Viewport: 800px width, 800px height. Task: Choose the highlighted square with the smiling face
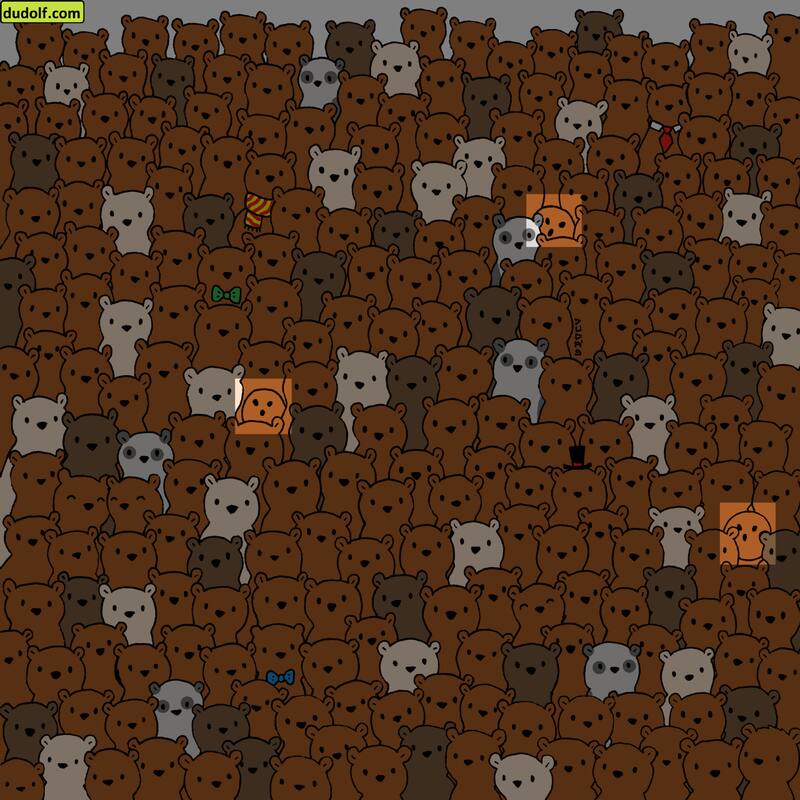click(x=747, y=530)
